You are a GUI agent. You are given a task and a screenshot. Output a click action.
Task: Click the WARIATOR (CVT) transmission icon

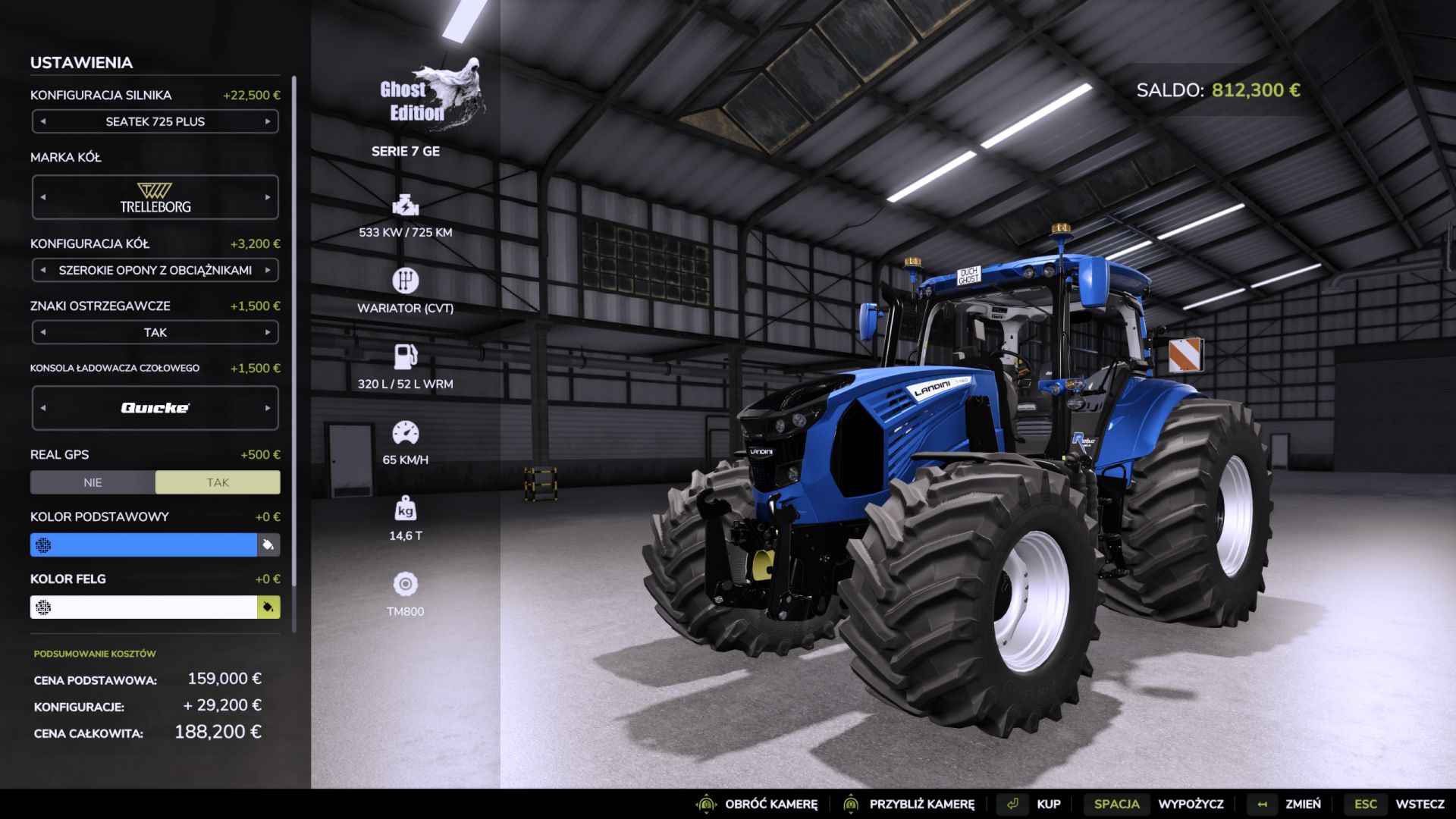pyautogui.click(x=407, y=280)
